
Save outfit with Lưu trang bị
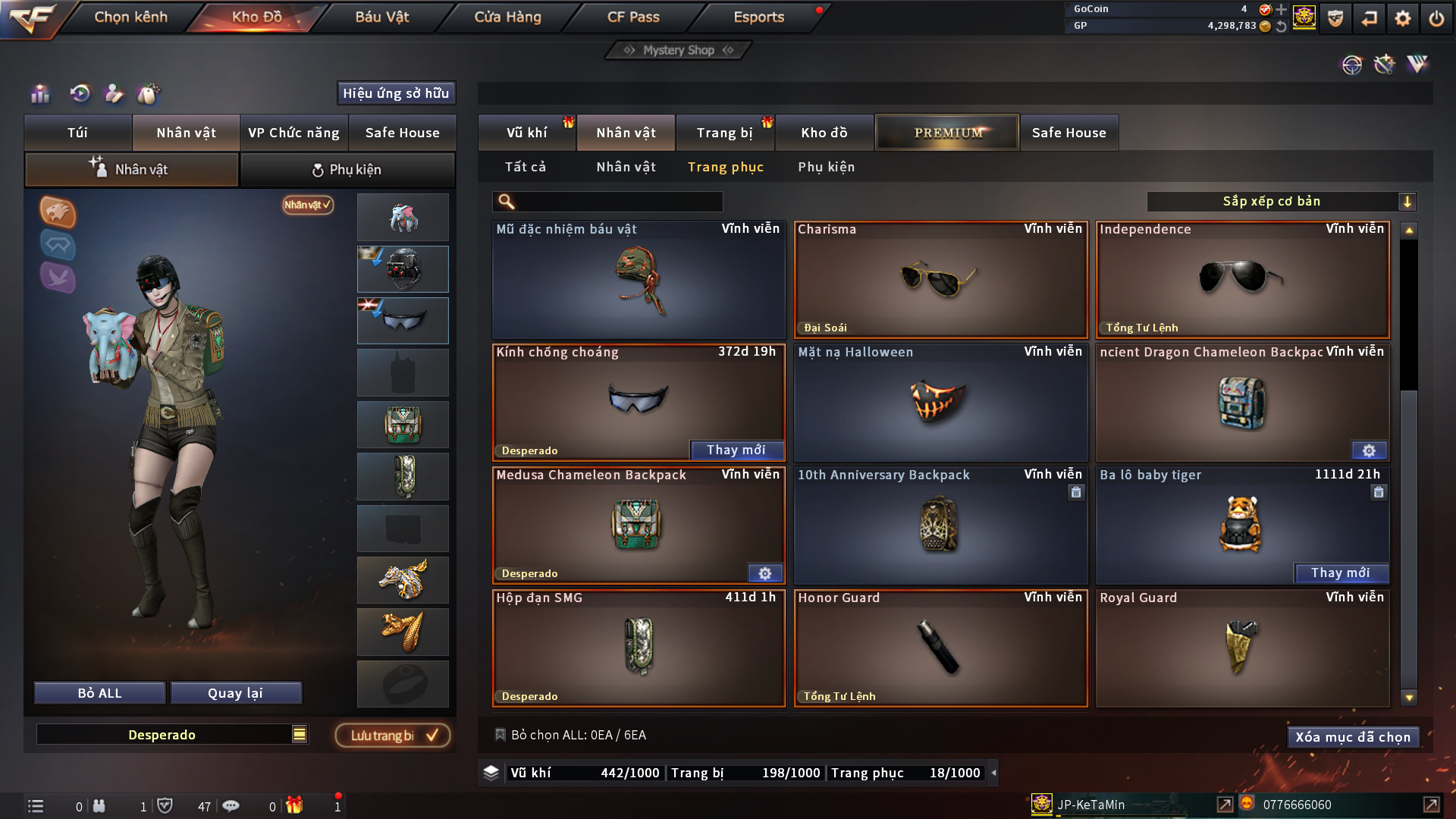click(393, 736)
